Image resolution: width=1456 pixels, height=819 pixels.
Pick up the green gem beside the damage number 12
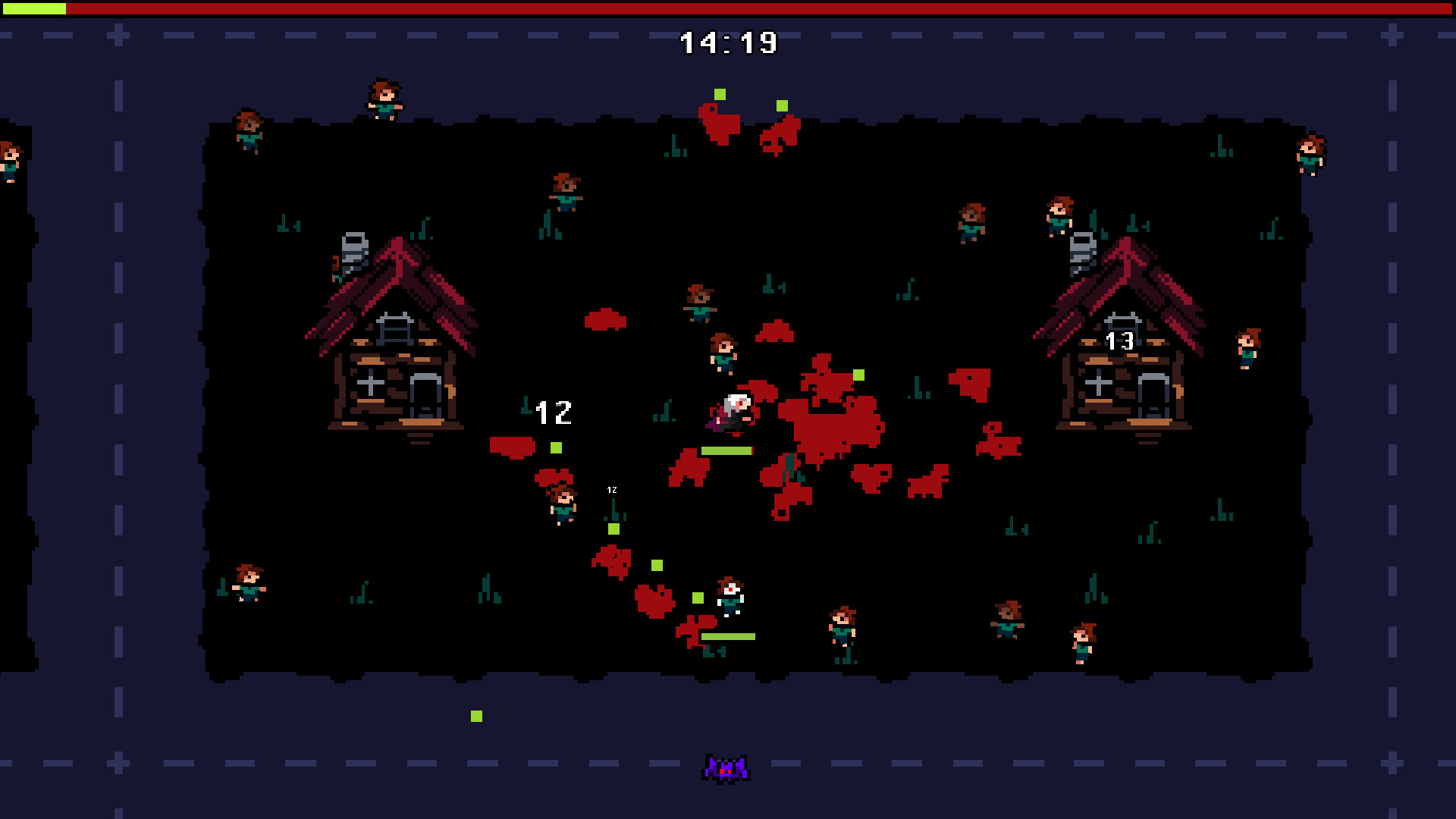click(557, 446)
